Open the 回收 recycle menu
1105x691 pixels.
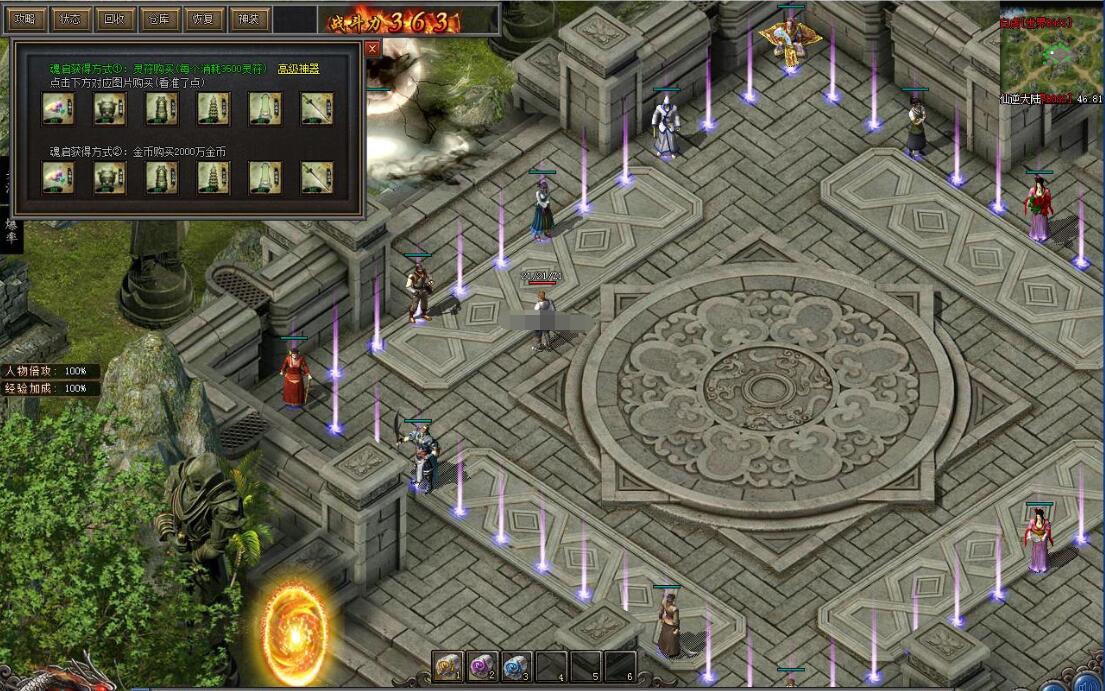pyautogui.click(x=114, y=18)
